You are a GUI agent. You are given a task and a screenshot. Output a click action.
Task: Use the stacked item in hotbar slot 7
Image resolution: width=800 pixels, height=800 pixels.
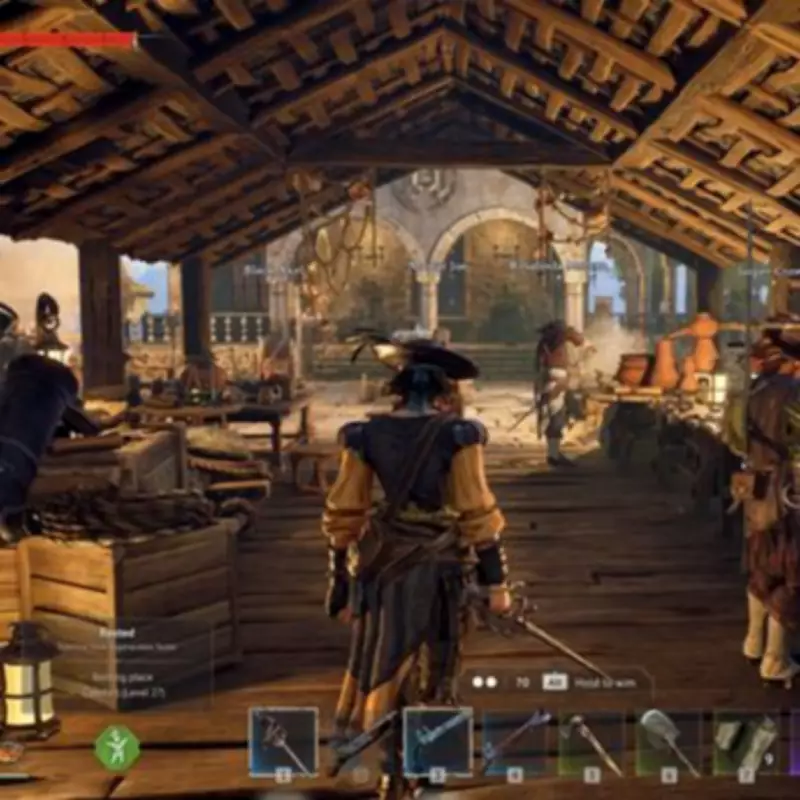click(746, 741)
